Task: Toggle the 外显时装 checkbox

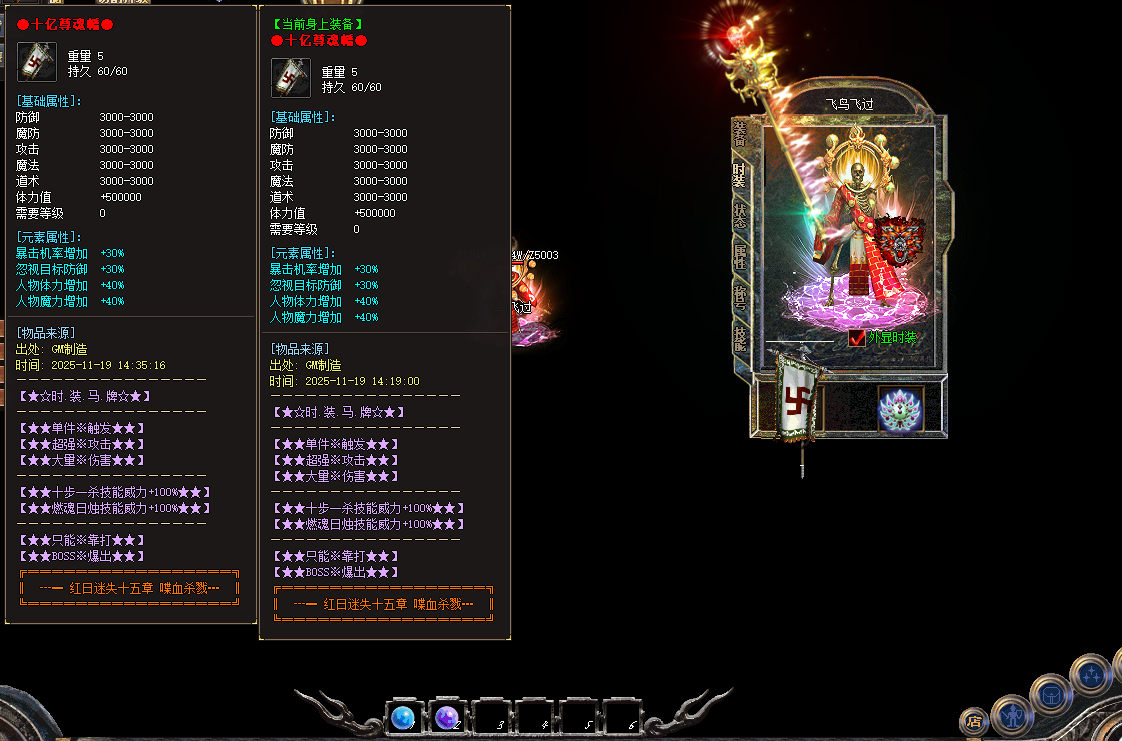Action: (857, 338)
